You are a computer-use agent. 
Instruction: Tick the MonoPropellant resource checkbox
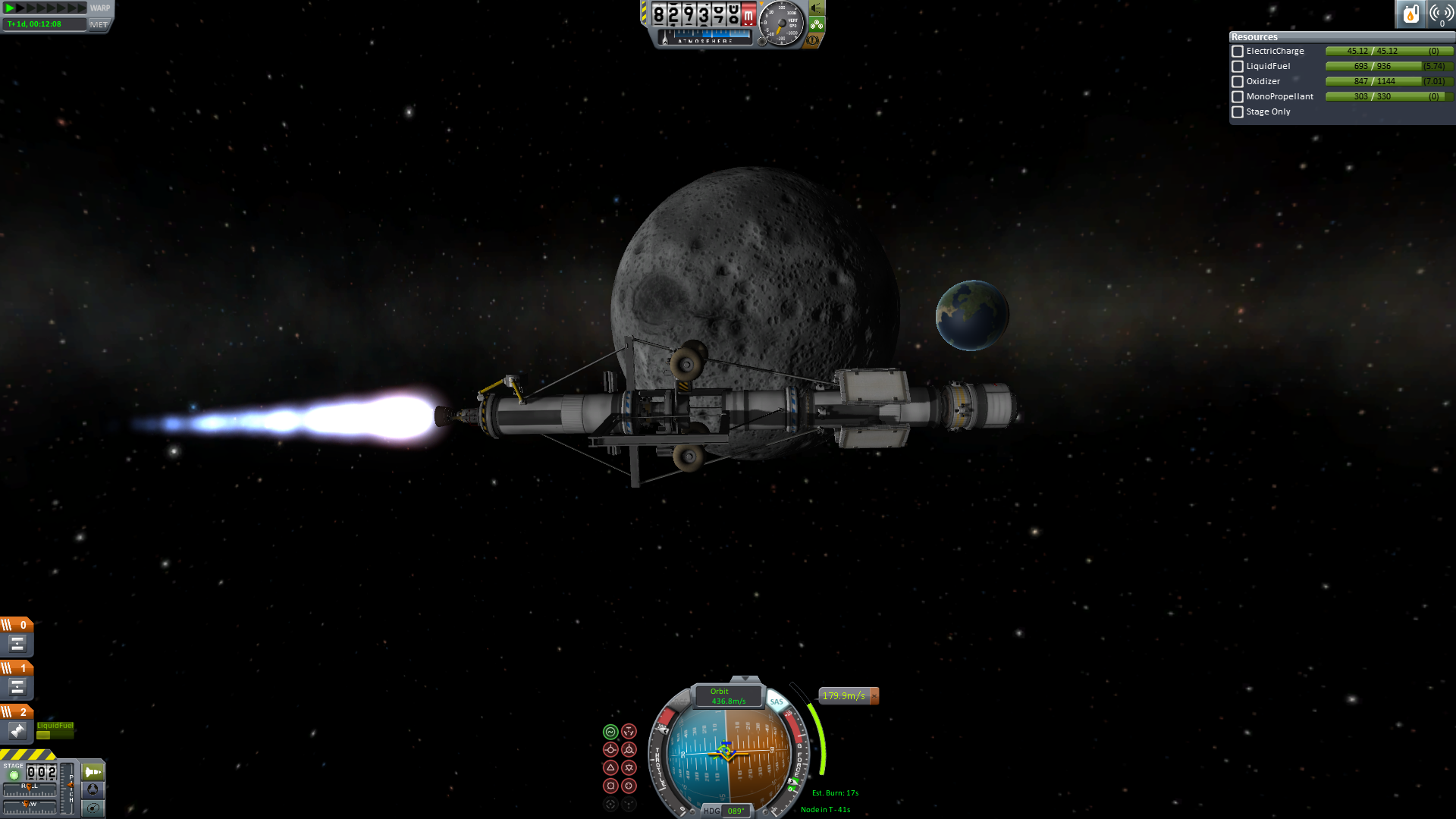(1238, 97)
